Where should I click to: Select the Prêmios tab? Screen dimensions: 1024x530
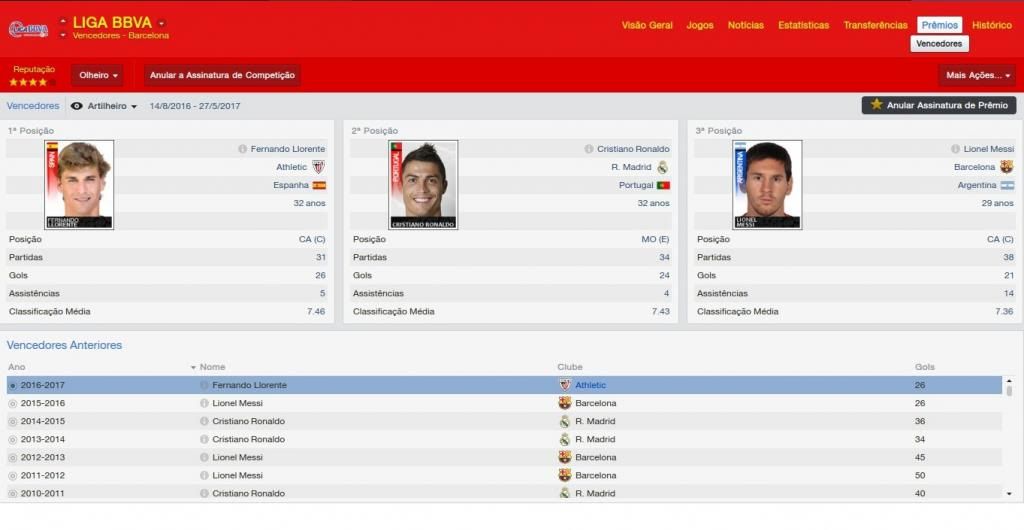point(940,25)
